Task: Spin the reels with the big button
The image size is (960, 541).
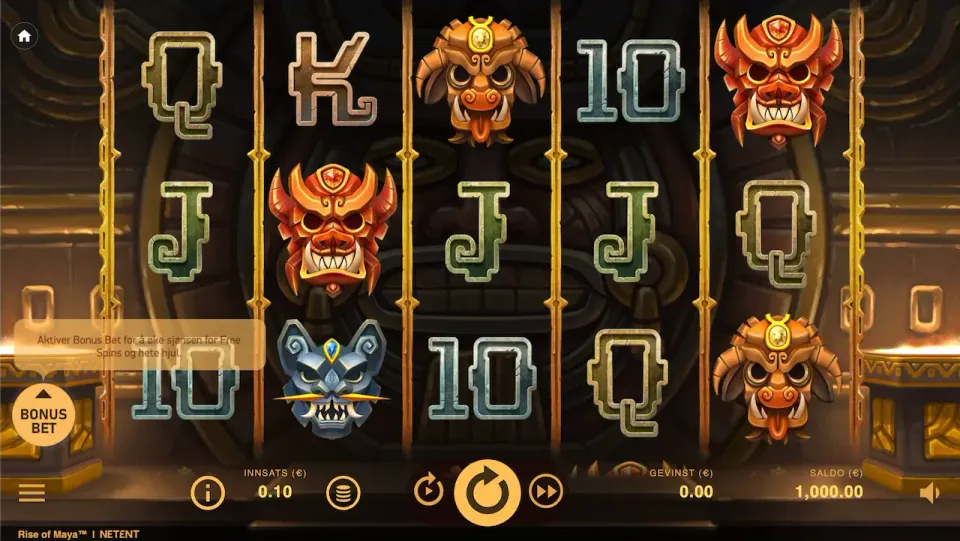Action: click(x=487, y=491)
